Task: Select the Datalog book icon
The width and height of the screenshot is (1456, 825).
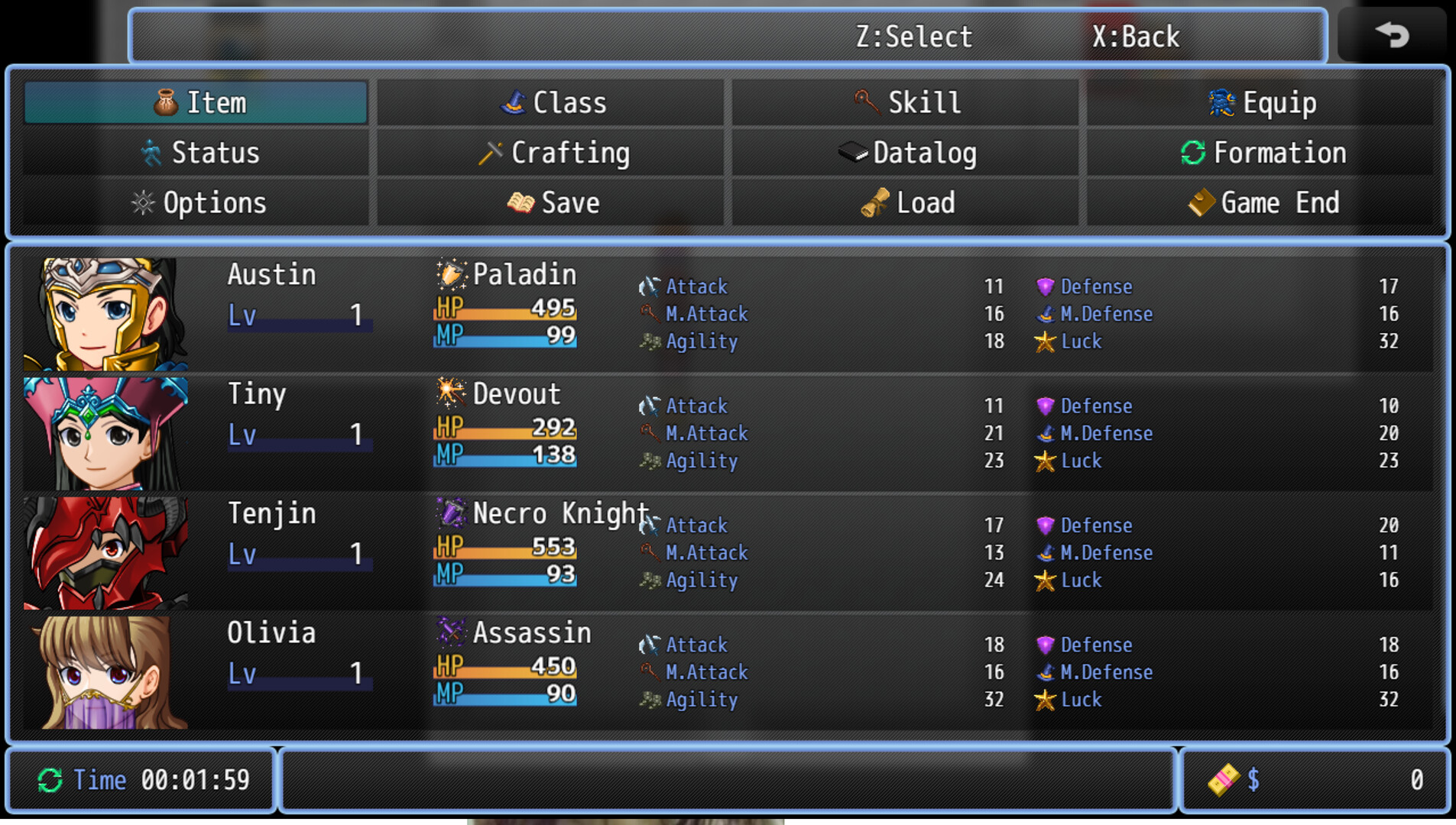Action: [854, 152]
